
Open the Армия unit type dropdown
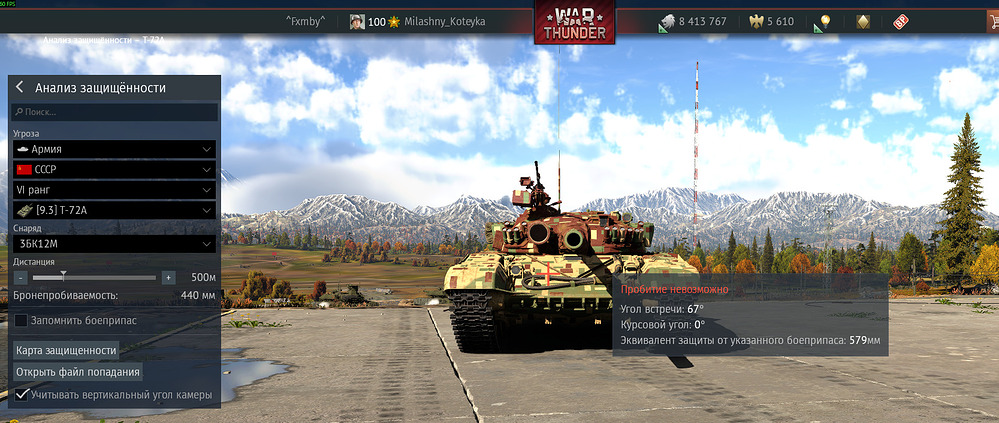pos(115,148)
